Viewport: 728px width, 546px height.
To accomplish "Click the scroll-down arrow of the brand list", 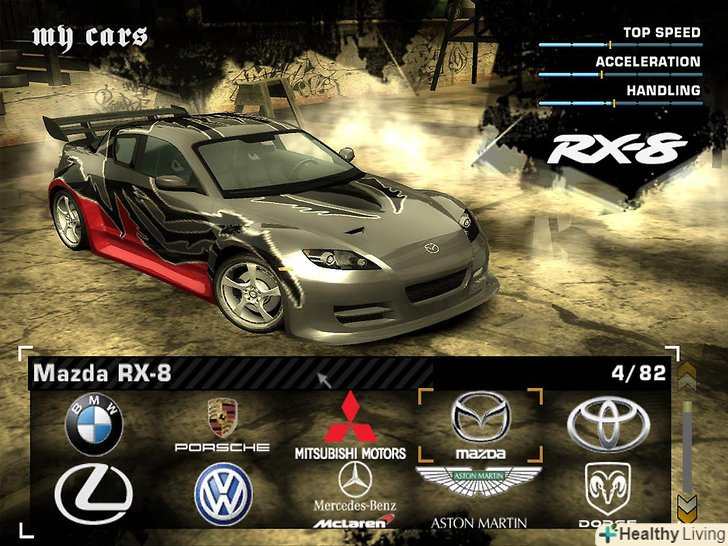I will (x=686, y=506).
